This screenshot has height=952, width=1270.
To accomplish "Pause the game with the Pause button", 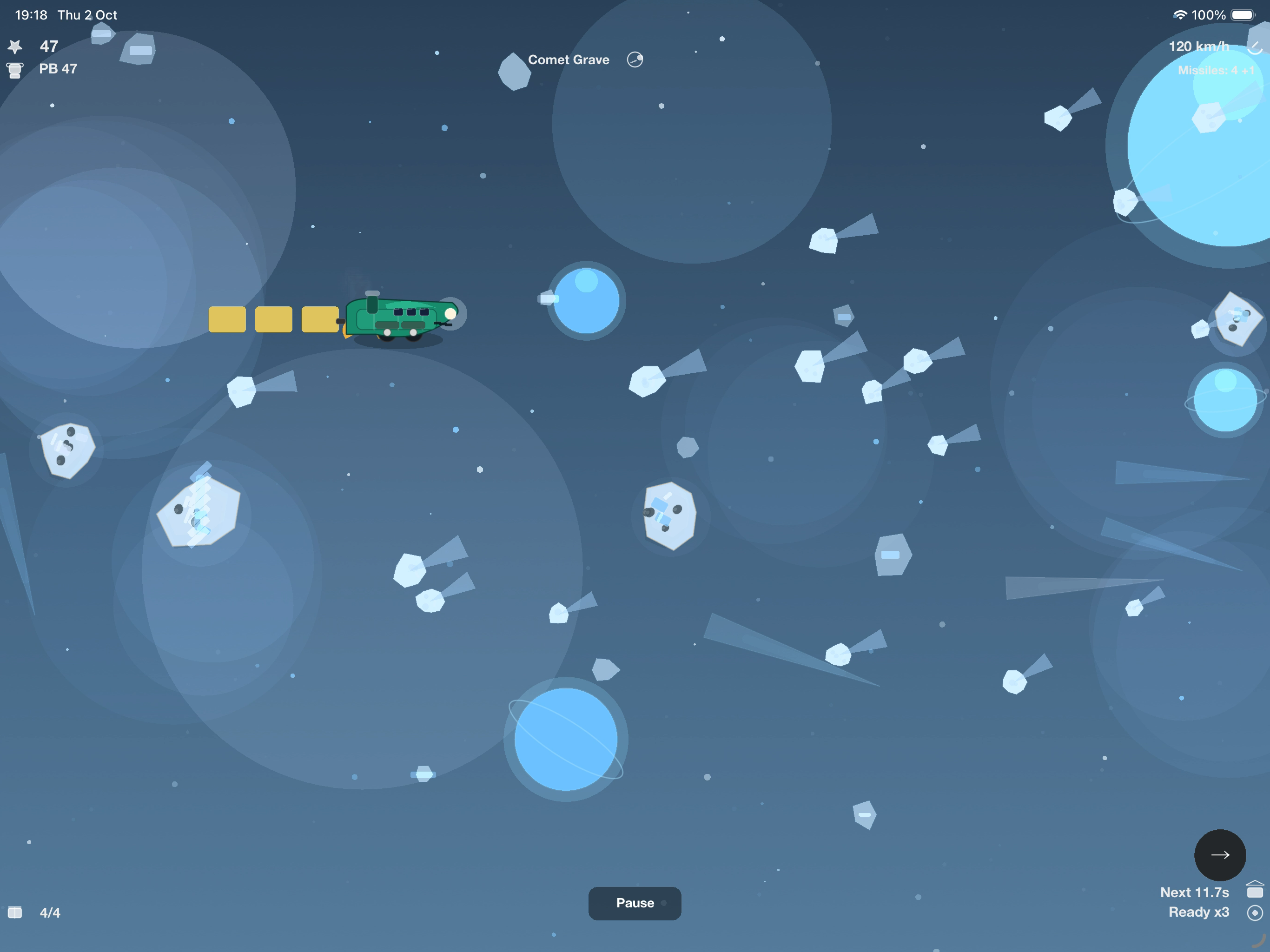I will [x=635, y=903].
